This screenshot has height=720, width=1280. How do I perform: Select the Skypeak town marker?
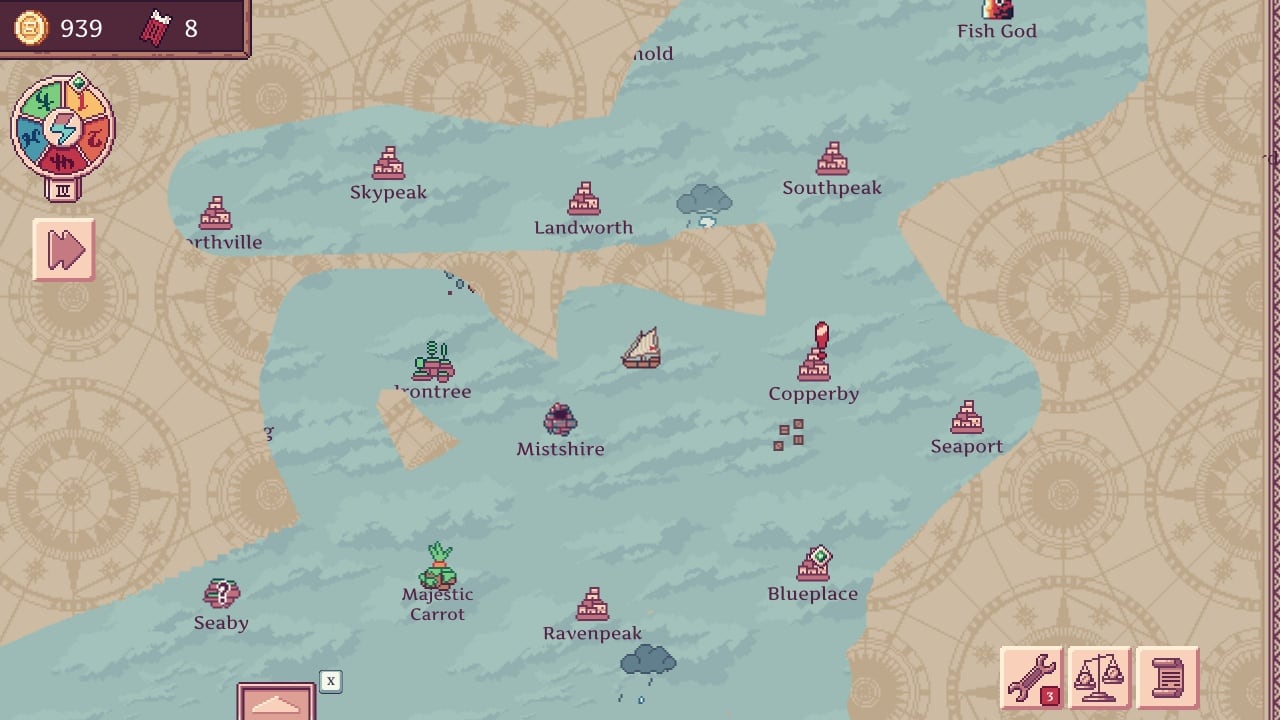(388, 165)
